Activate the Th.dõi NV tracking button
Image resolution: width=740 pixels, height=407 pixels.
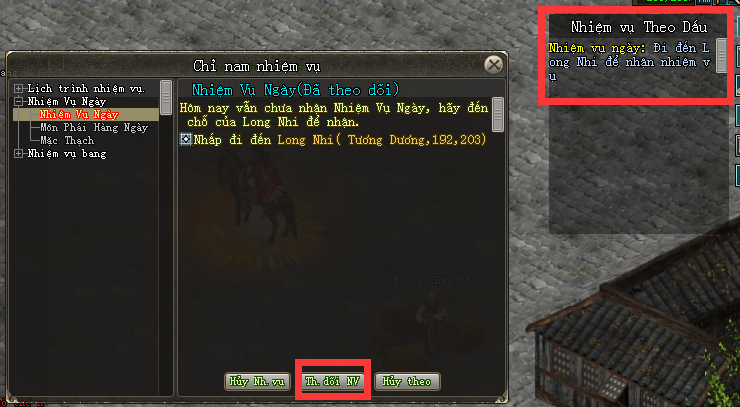point(332,381)
